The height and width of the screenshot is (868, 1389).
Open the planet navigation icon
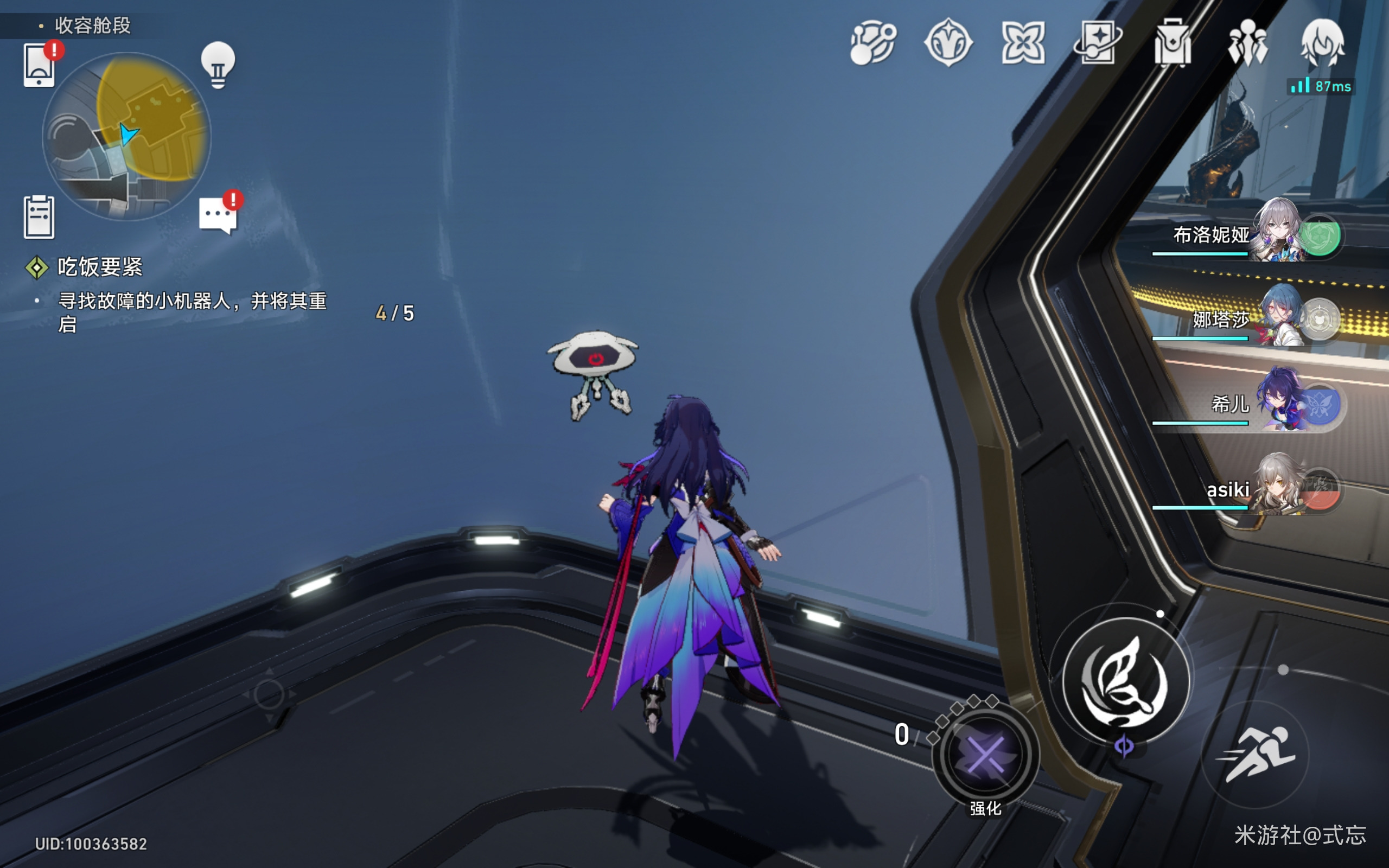(872, 42)
